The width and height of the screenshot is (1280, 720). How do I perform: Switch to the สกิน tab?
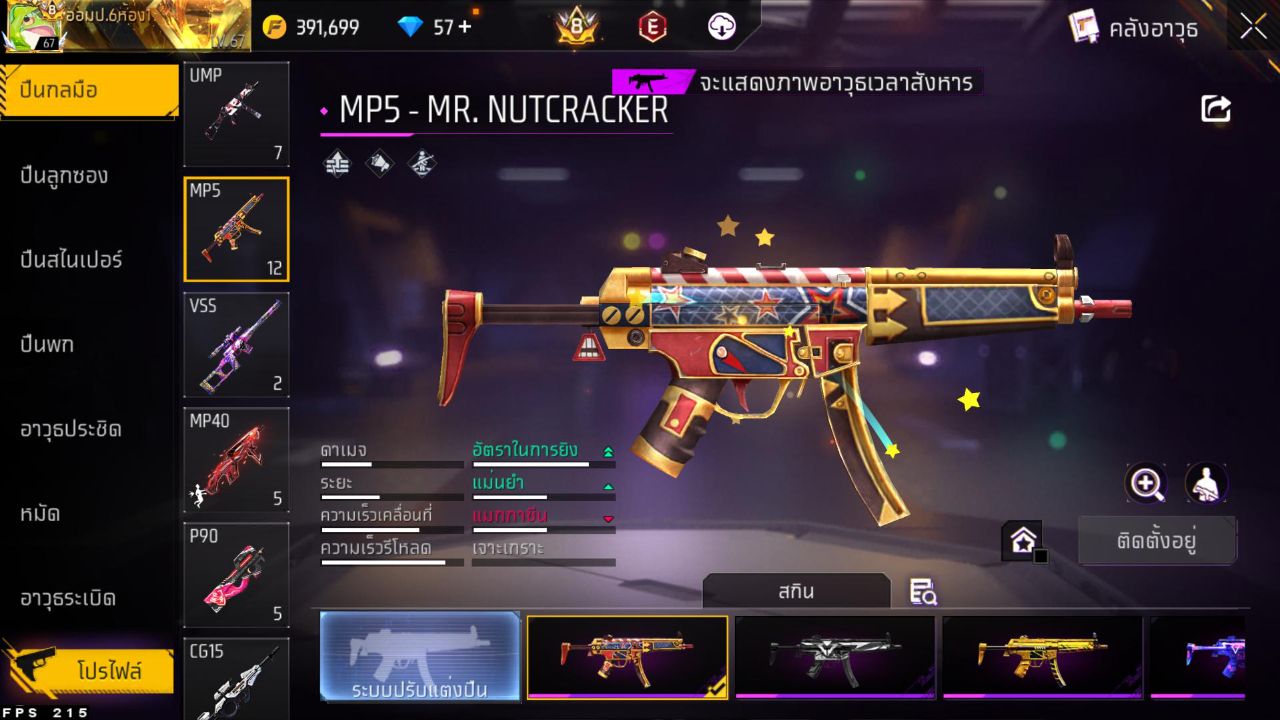797,591
